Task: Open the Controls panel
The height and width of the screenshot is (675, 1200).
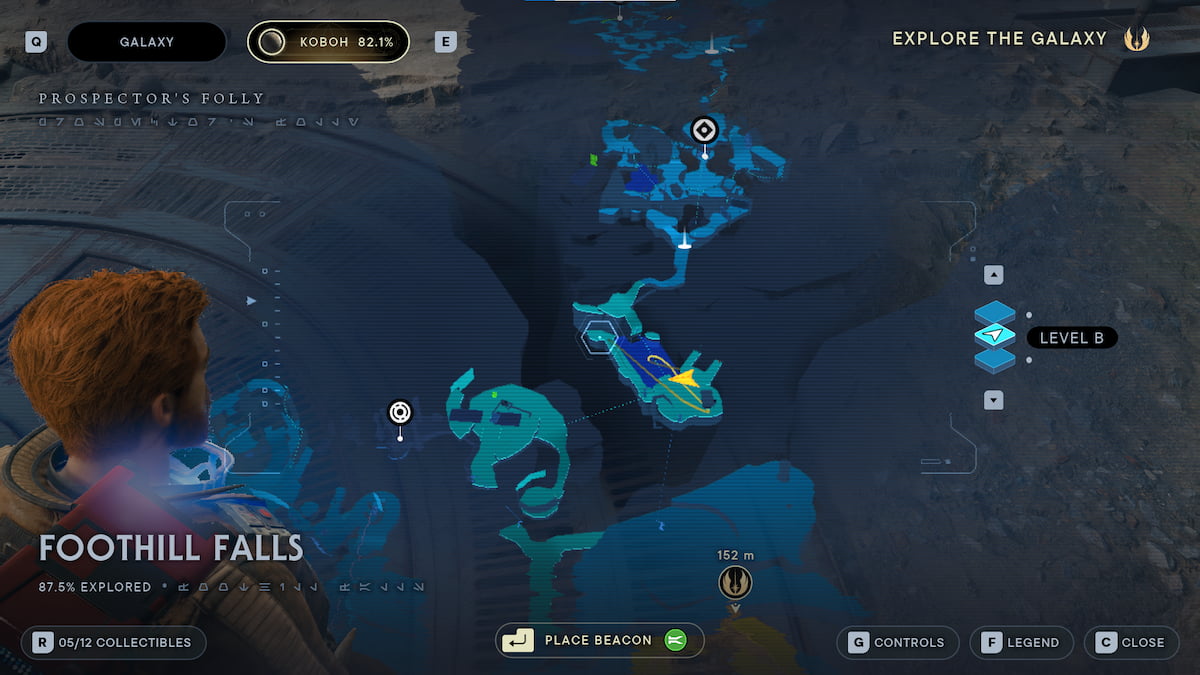Action: click(899, 642)
